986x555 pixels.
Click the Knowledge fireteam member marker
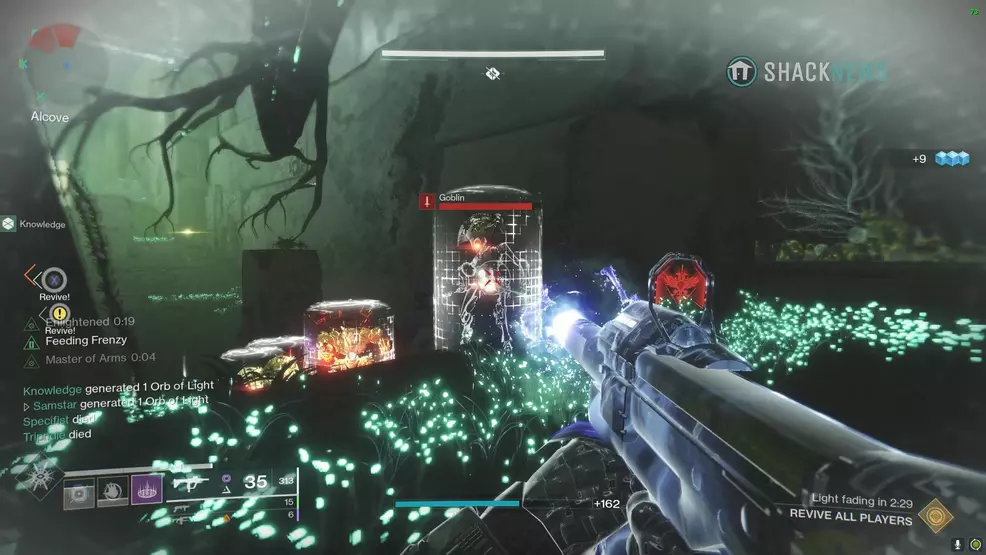9,224
